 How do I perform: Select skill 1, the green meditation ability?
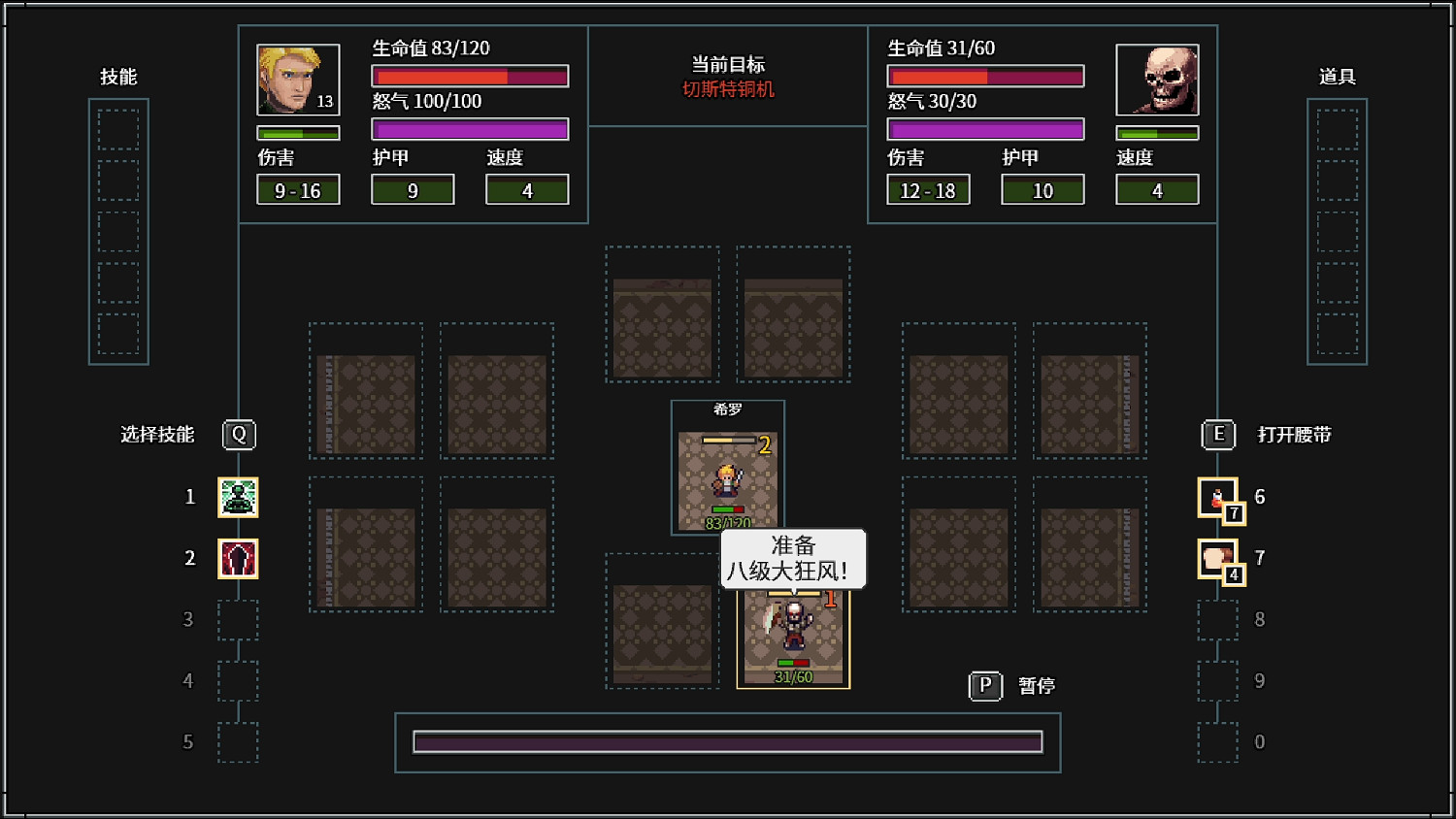pos(239,497)
